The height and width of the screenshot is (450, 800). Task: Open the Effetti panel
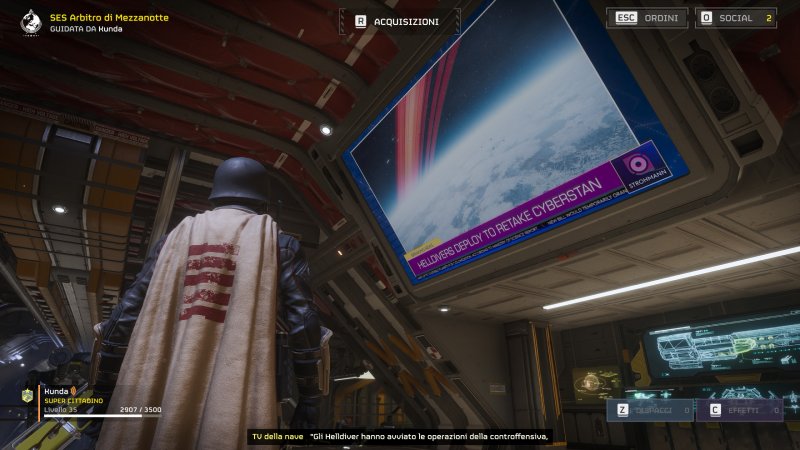[742, 410]
